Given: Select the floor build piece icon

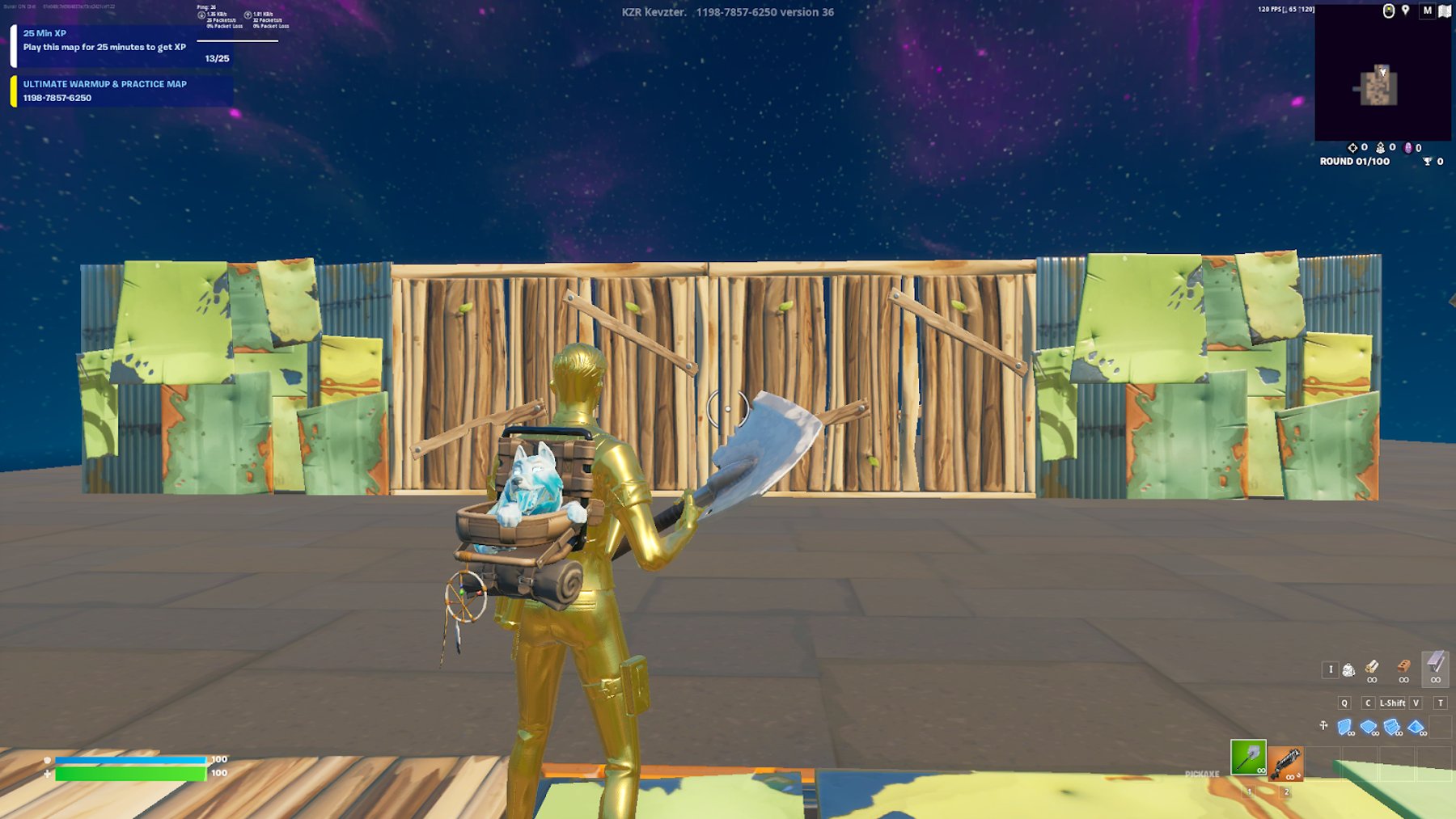Looking at the screenshot, I should [x=1368, y=725].
